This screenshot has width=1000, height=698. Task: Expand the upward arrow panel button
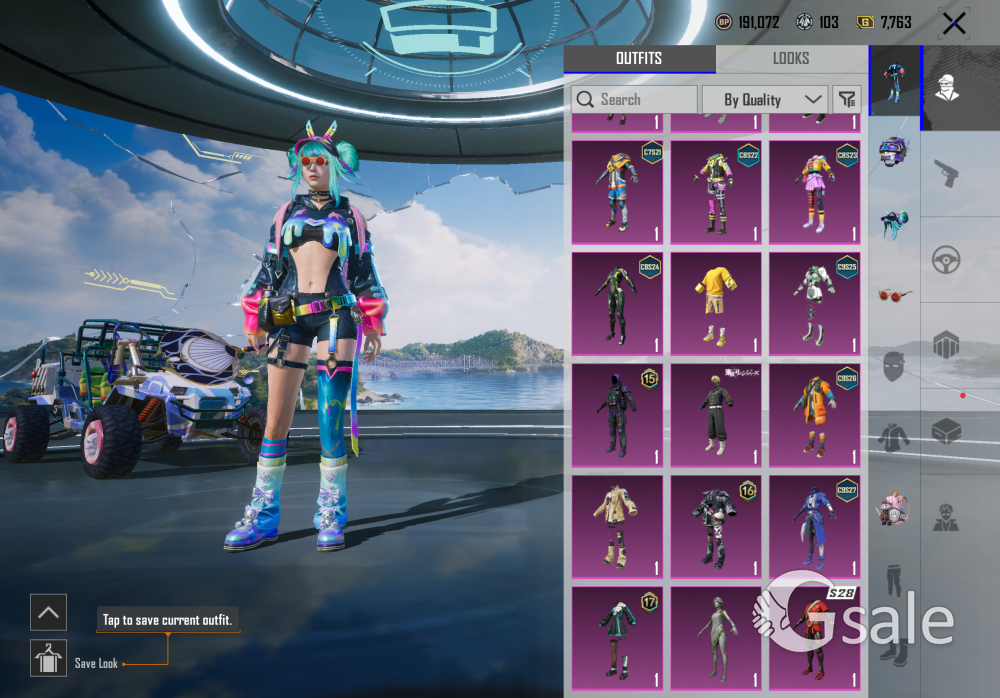pos(48,611)
